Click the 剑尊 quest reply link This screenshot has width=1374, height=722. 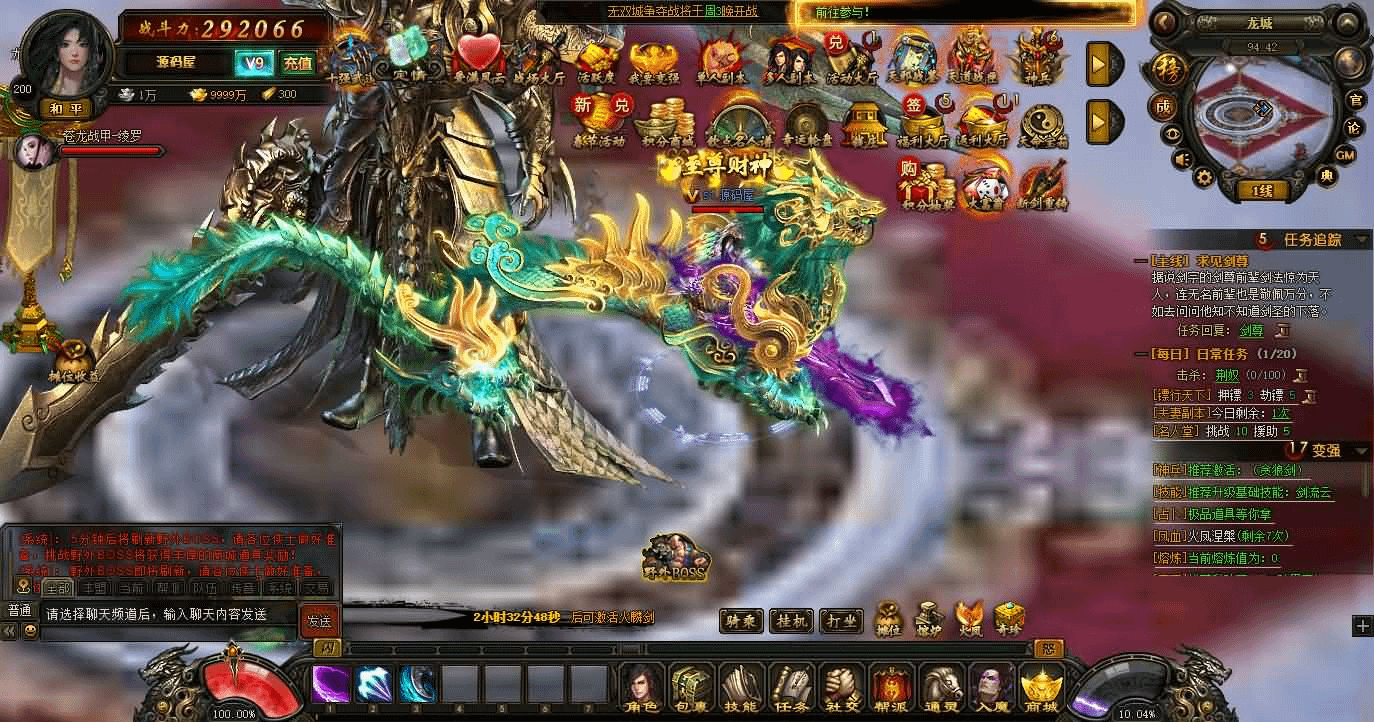[1251, 330]
